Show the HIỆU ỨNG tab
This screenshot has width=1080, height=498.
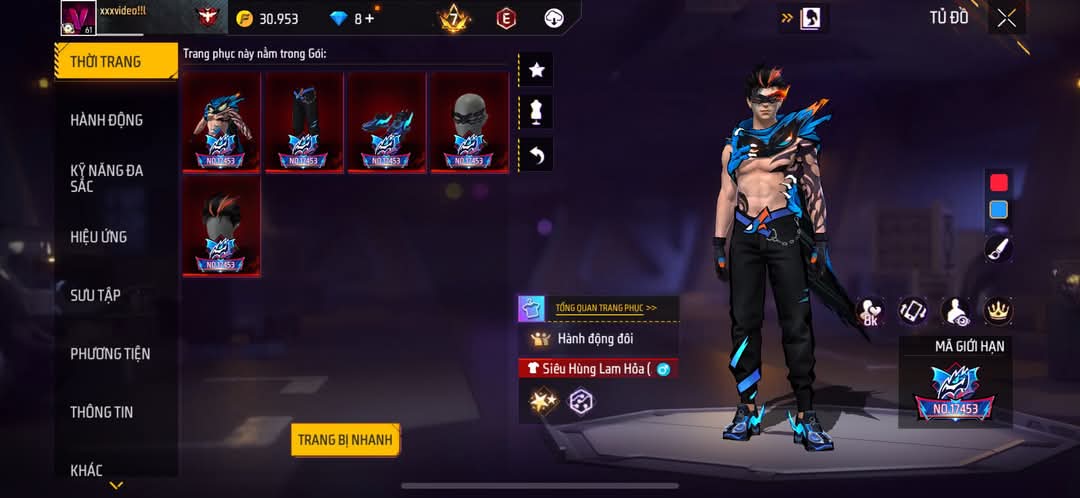click(99, 237)
